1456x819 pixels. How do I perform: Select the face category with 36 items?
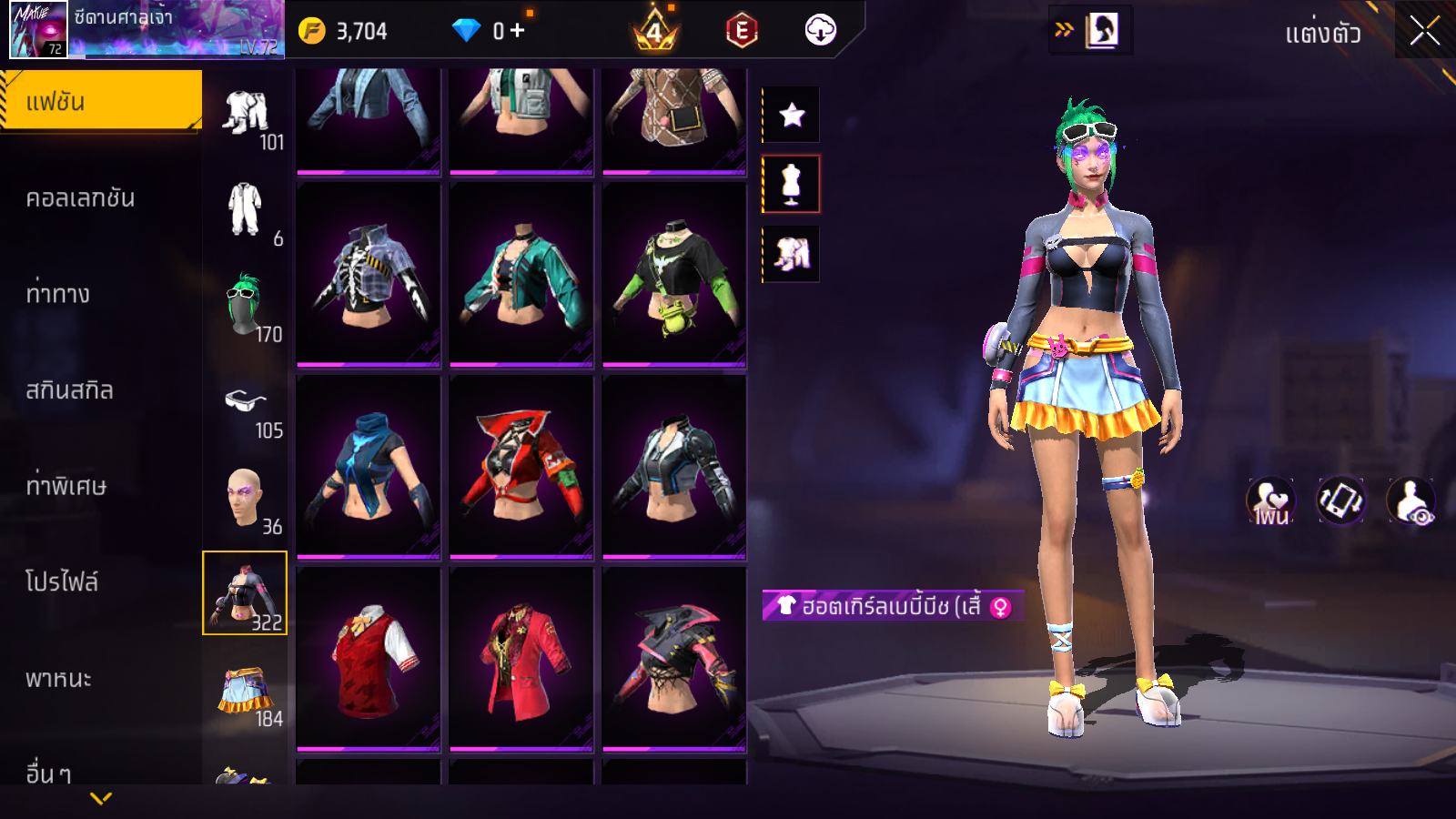tap(246, 499)
